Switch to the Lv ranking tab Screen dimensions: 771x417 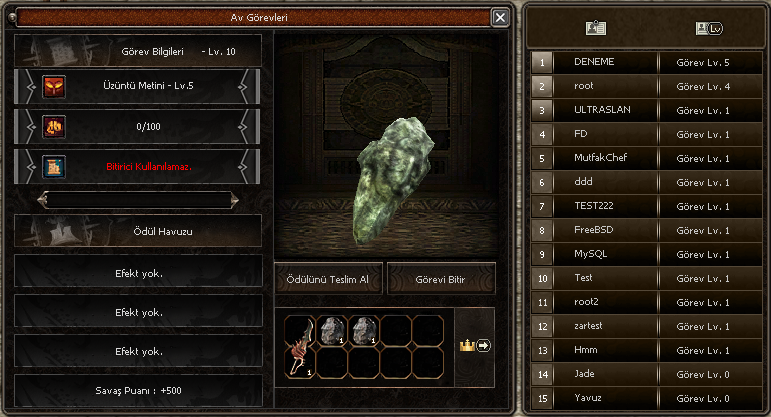click(x=708, y=29)
